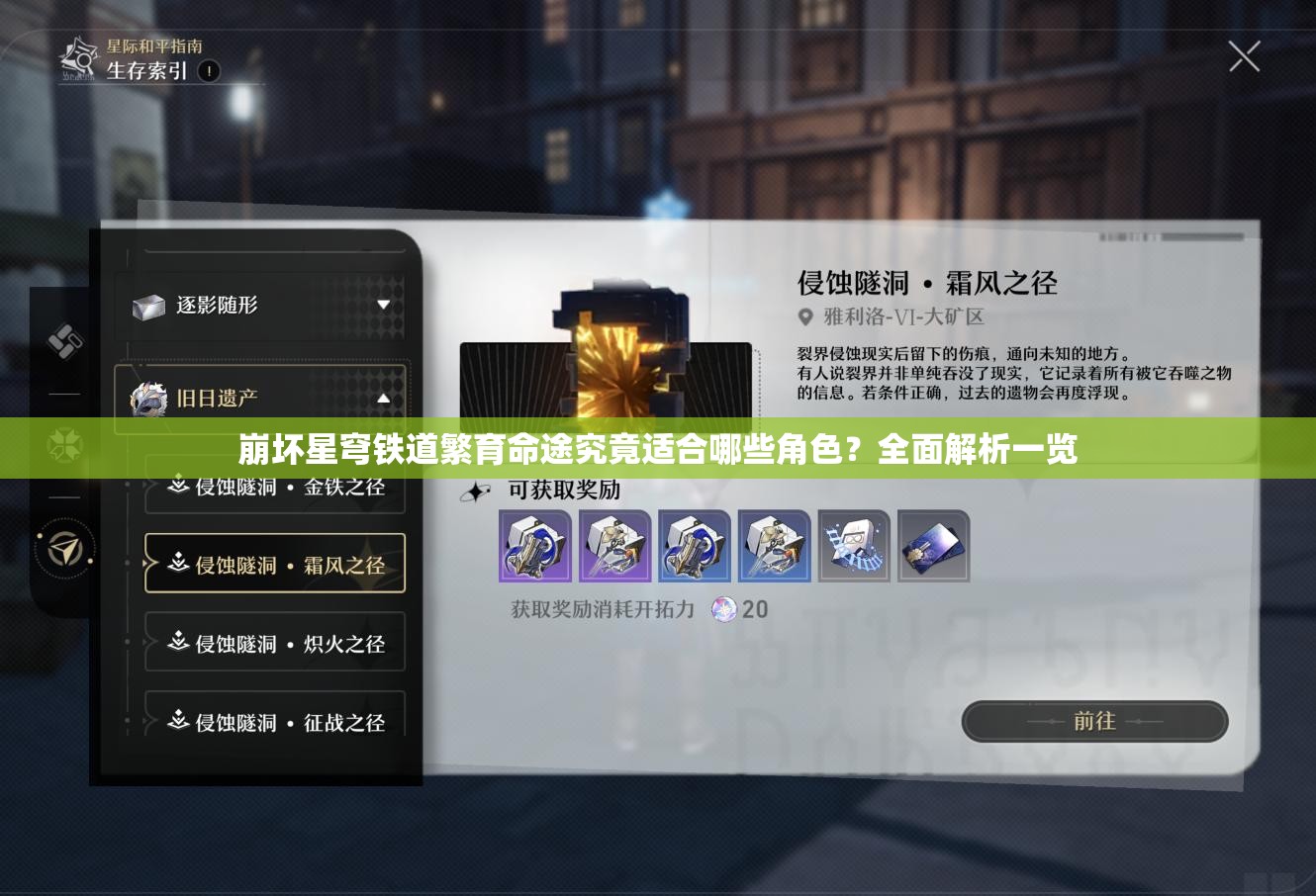Click the 开拓力 currency icon beside 20
This screenshot has height=896, width=1316.
(x=721, y=610)
